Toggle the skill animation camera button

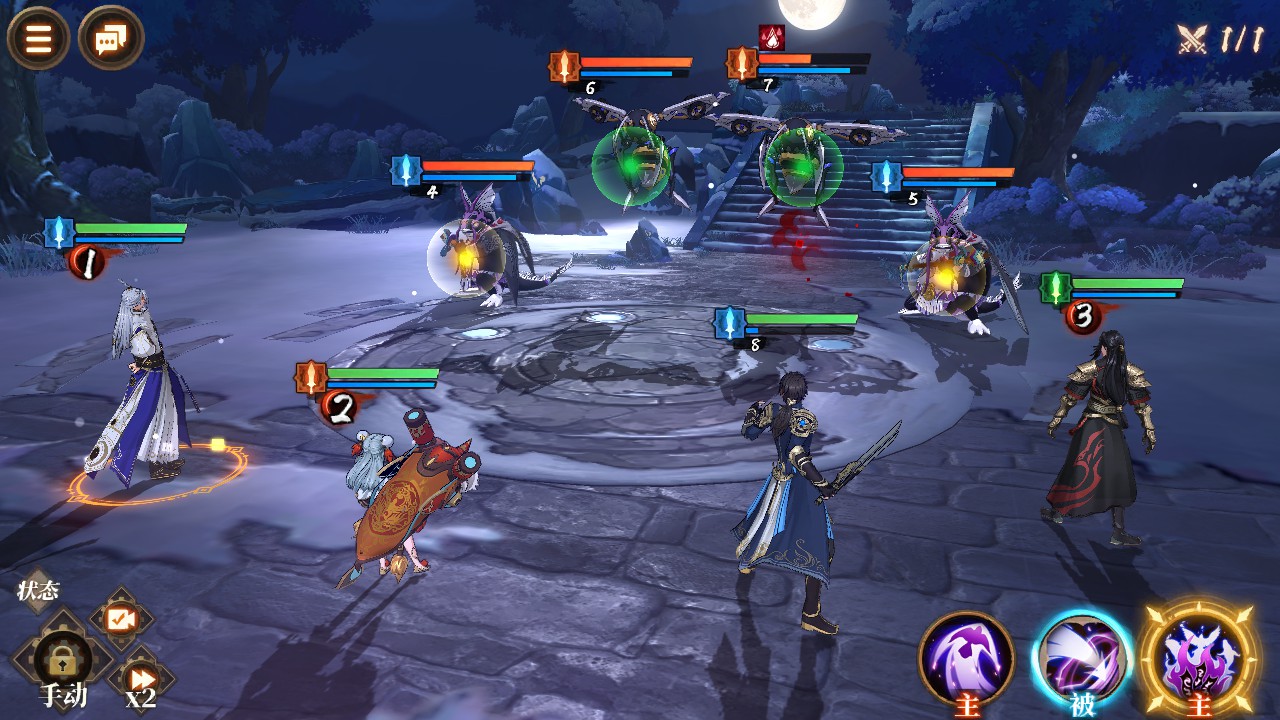(x=122, y=620)
